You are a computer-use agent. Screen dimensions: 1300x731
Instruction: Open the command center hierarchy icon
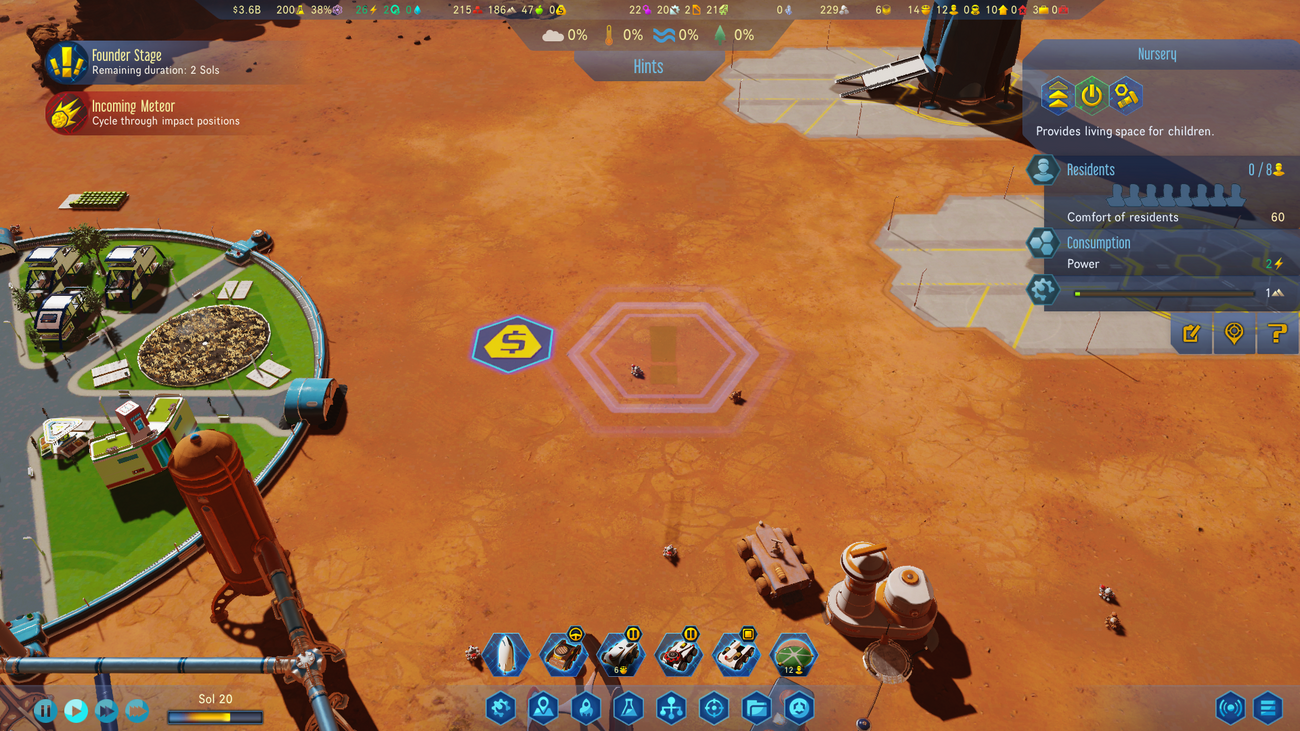point(671,709)
